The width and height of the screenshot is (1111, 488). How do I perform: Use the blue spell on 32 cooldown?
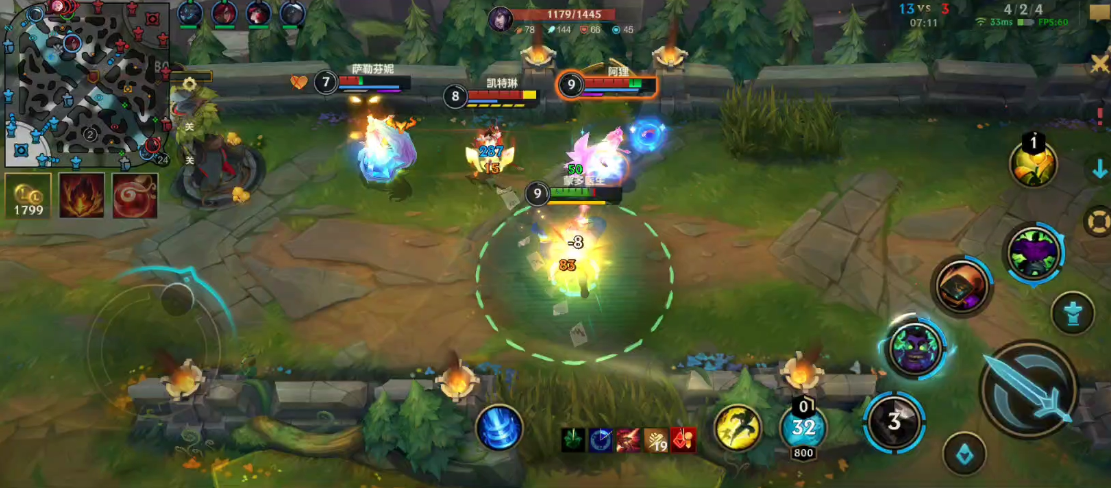point(803,428)
